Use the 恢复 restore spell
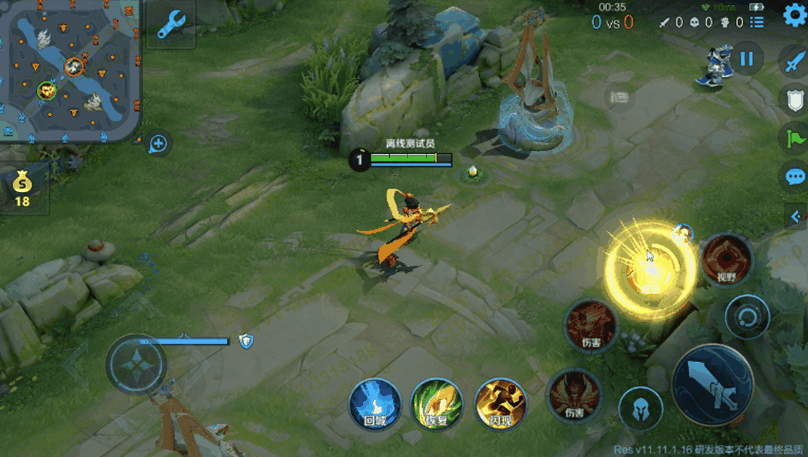This screenshot has width=808, height=457. (x=437, y=405)
